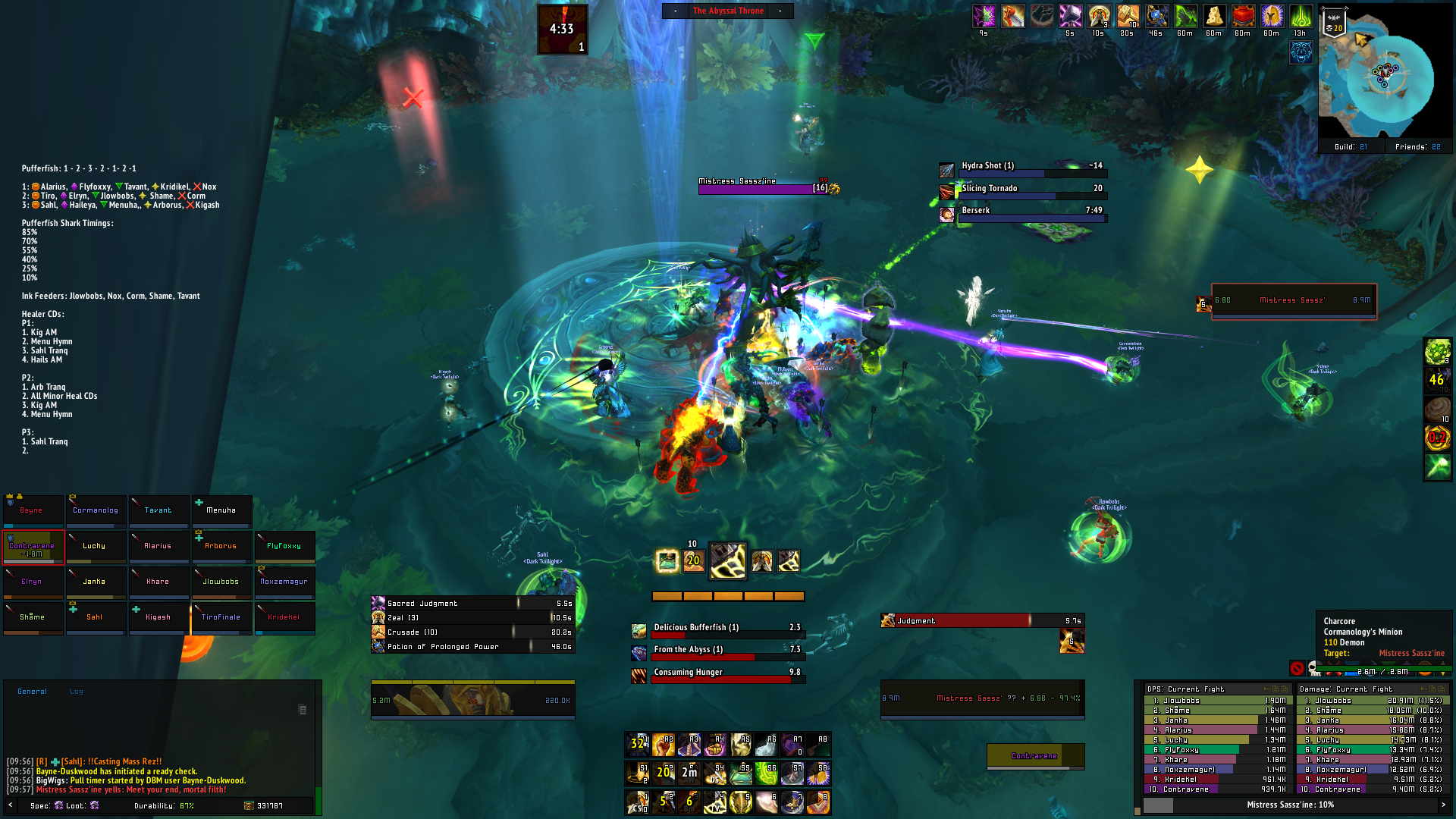Expand the meter status bar with the right arrow
The width and height of the screenshot is (1456, 819).
tap(1445, 805)
